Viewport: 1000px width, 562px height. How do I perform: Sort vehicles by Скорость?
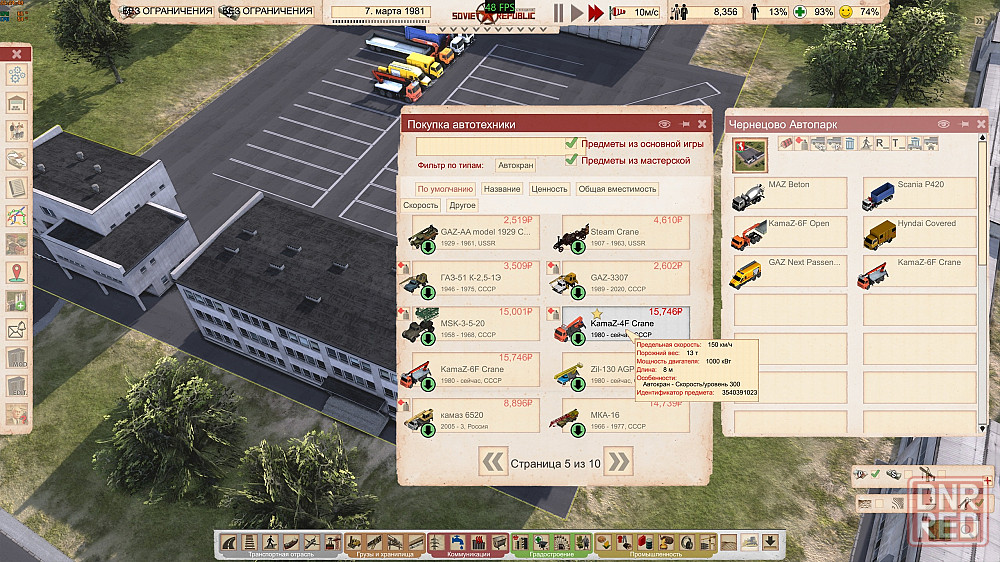coord(421,205)
